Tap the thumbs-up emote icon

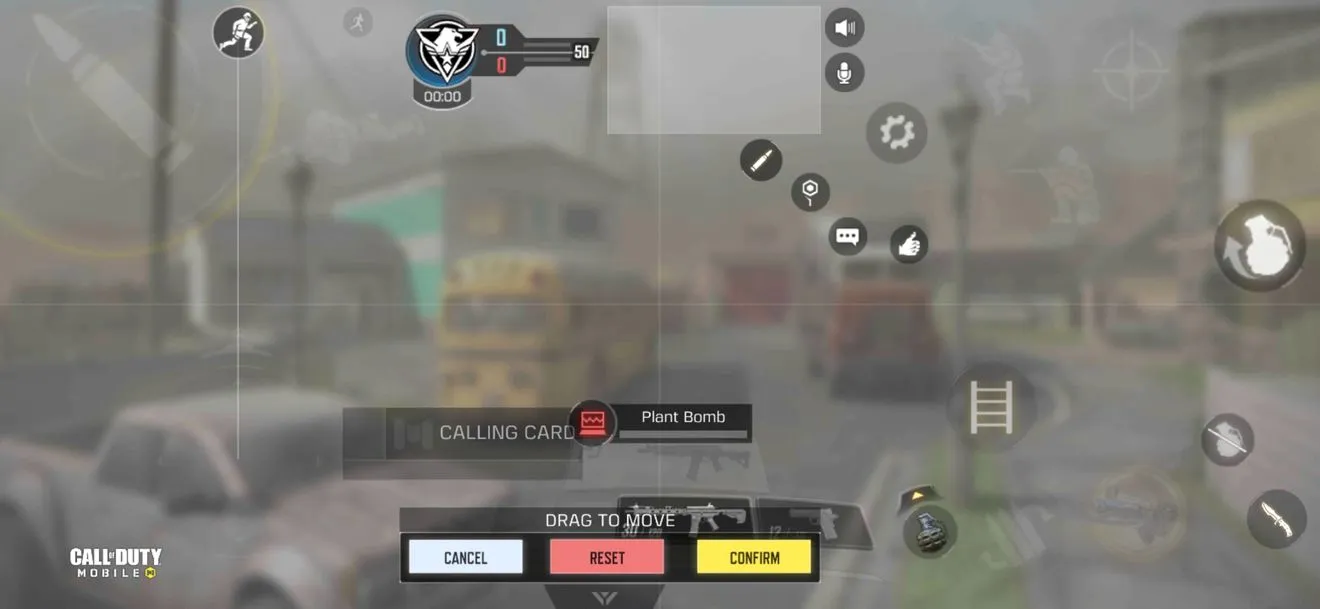[x=908, y=244]
